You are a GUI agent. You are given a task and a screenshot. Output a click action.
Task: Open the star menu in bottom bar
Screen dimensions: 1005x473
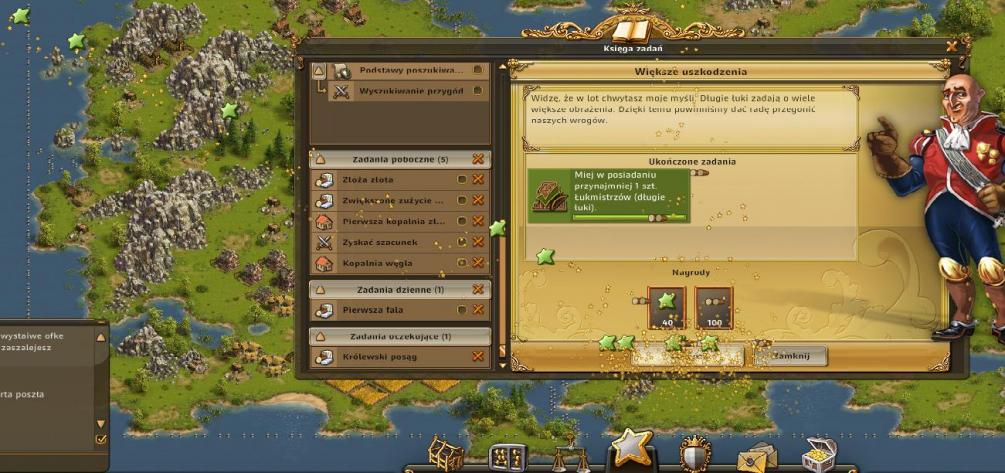pyautogui.click(x=631, y=447)
